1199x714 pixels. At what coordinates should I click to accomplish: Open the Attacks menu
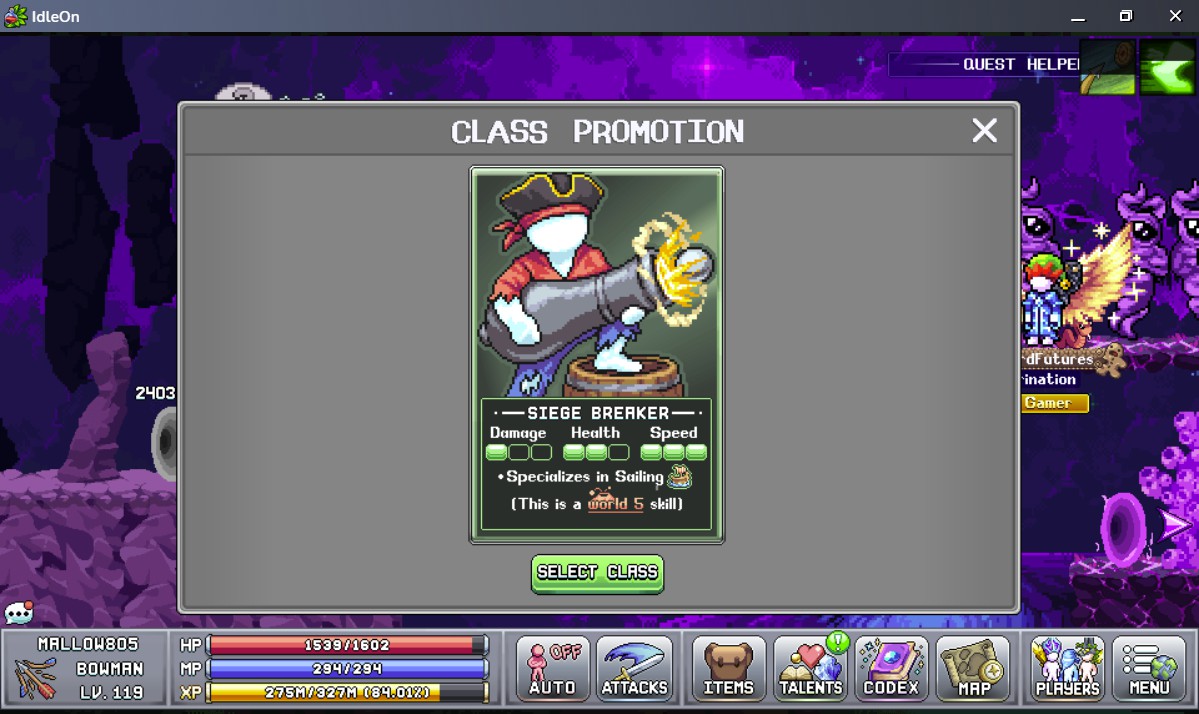tap(634, 669)
